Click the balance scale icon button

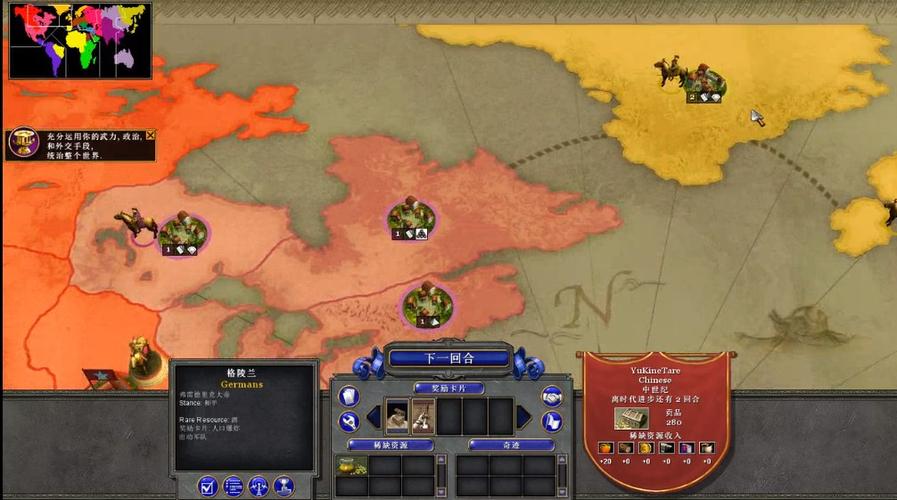click(258, 487)
